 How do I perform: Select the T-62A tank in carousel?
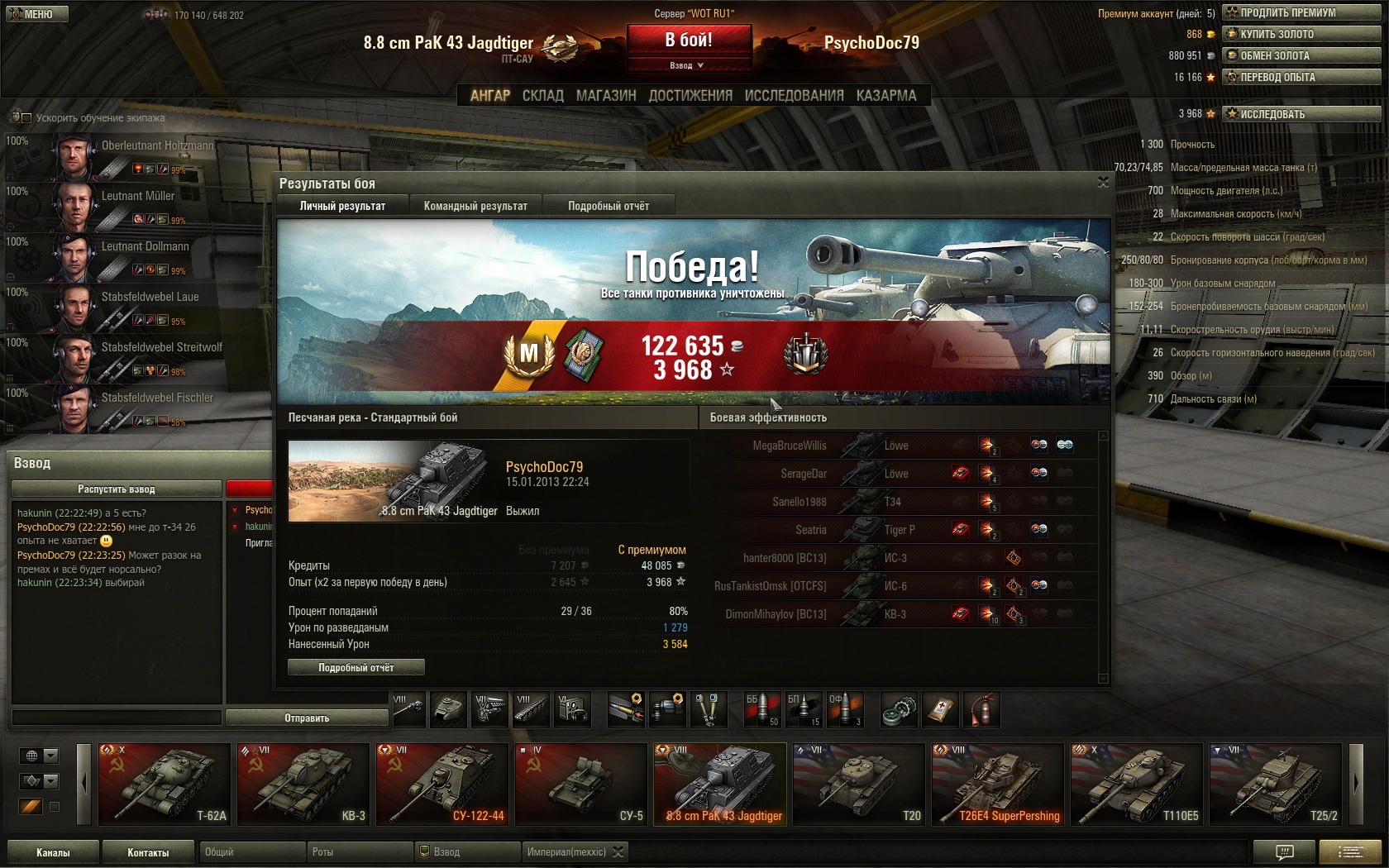point(165,784)
